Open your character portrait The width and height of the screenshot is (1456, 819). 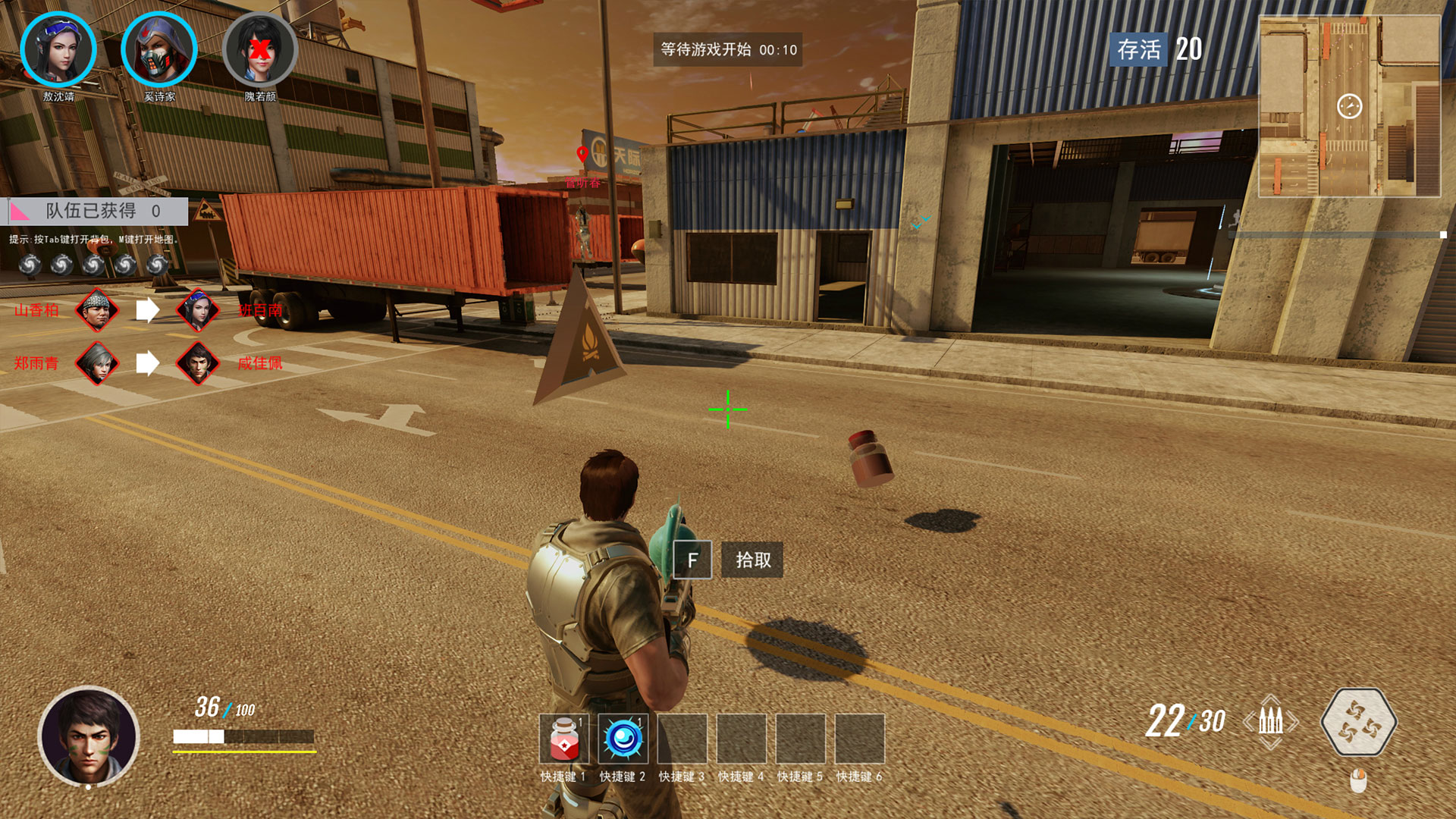[89, 736]
